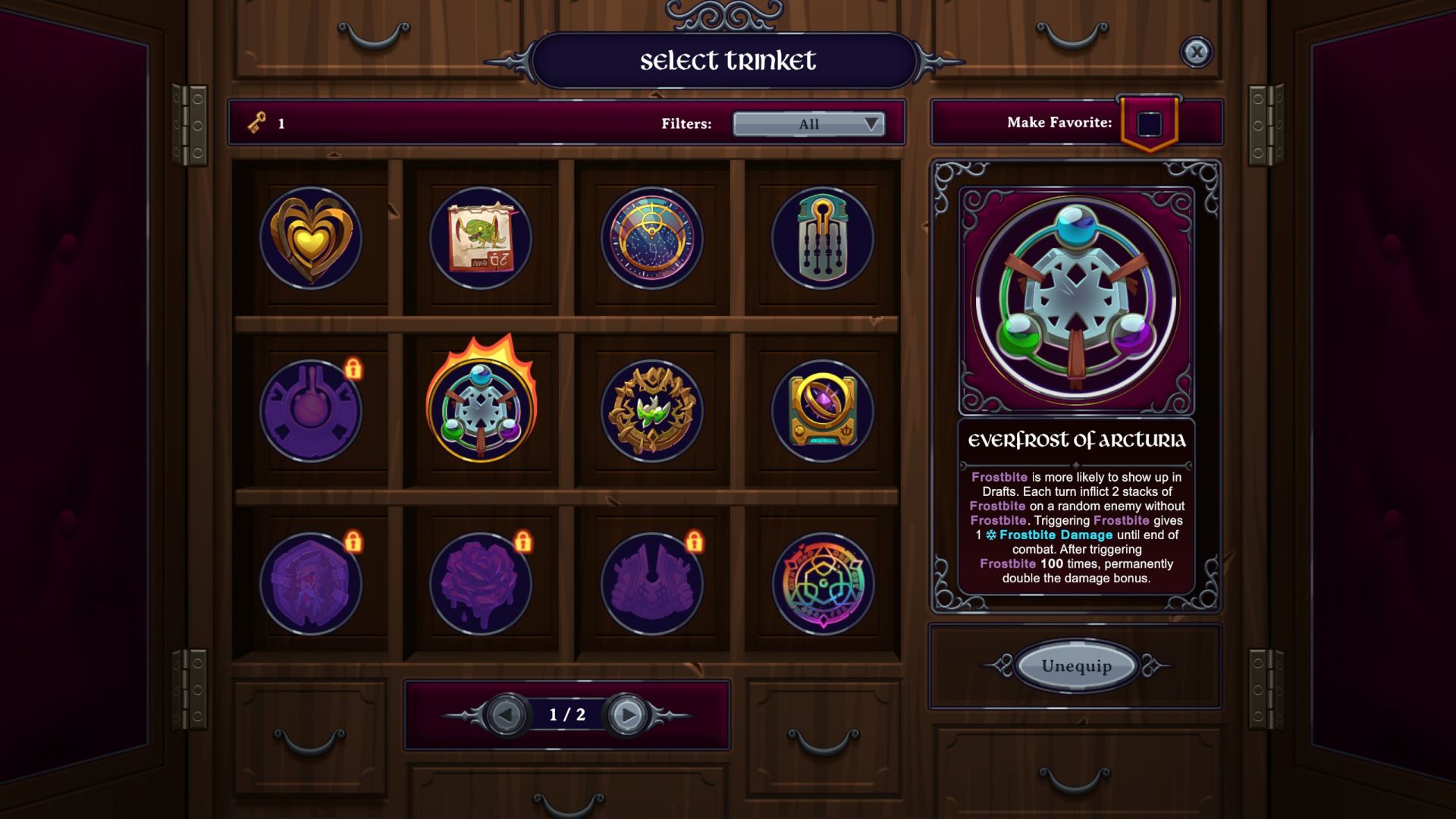Screen dimensions: 1456x819
Task: Click the locked purple crystal trinket
Action: click(x=310, y=584)
